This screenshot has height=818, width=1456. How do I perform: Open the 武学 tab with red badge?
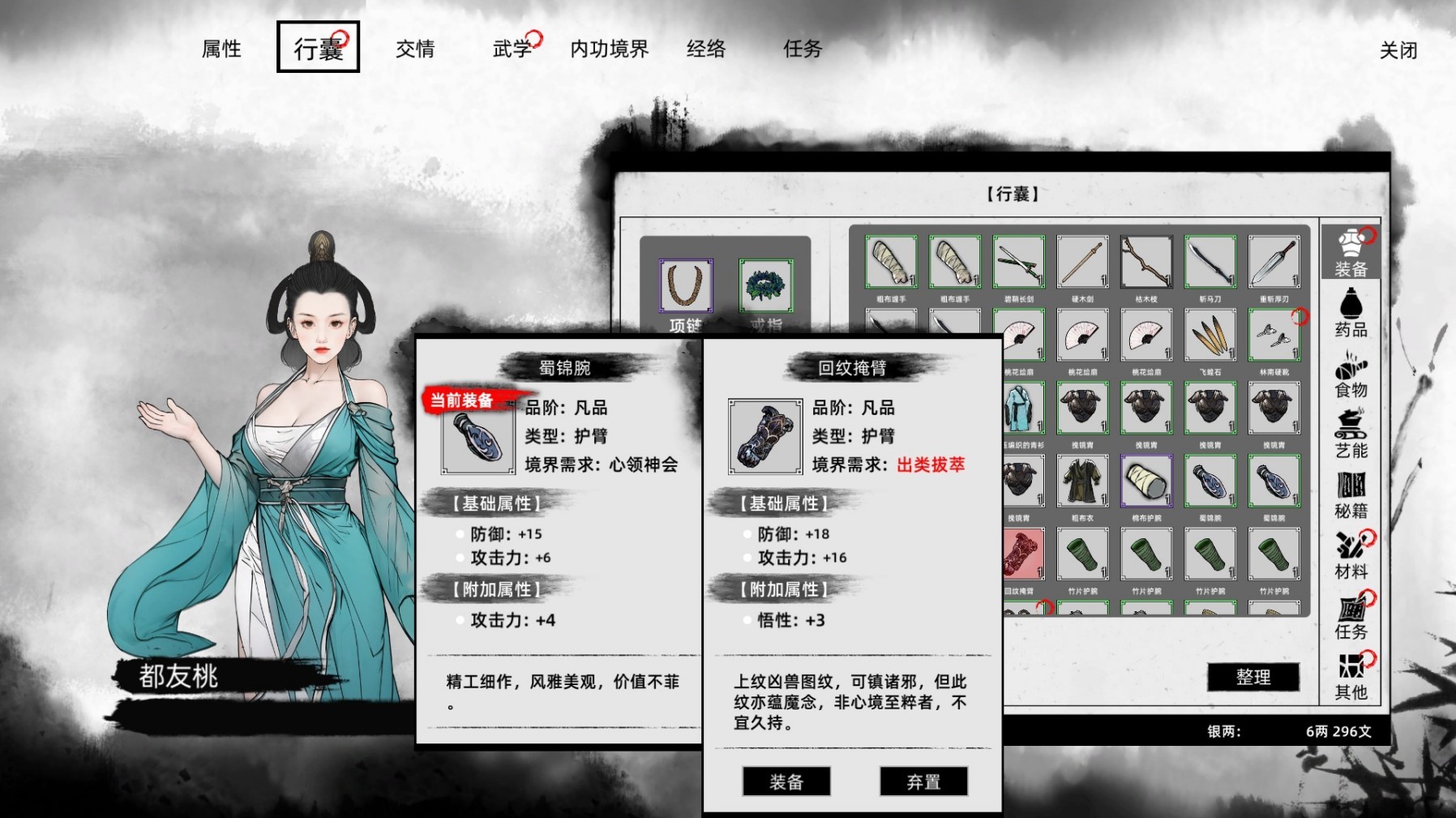[511, 49]
